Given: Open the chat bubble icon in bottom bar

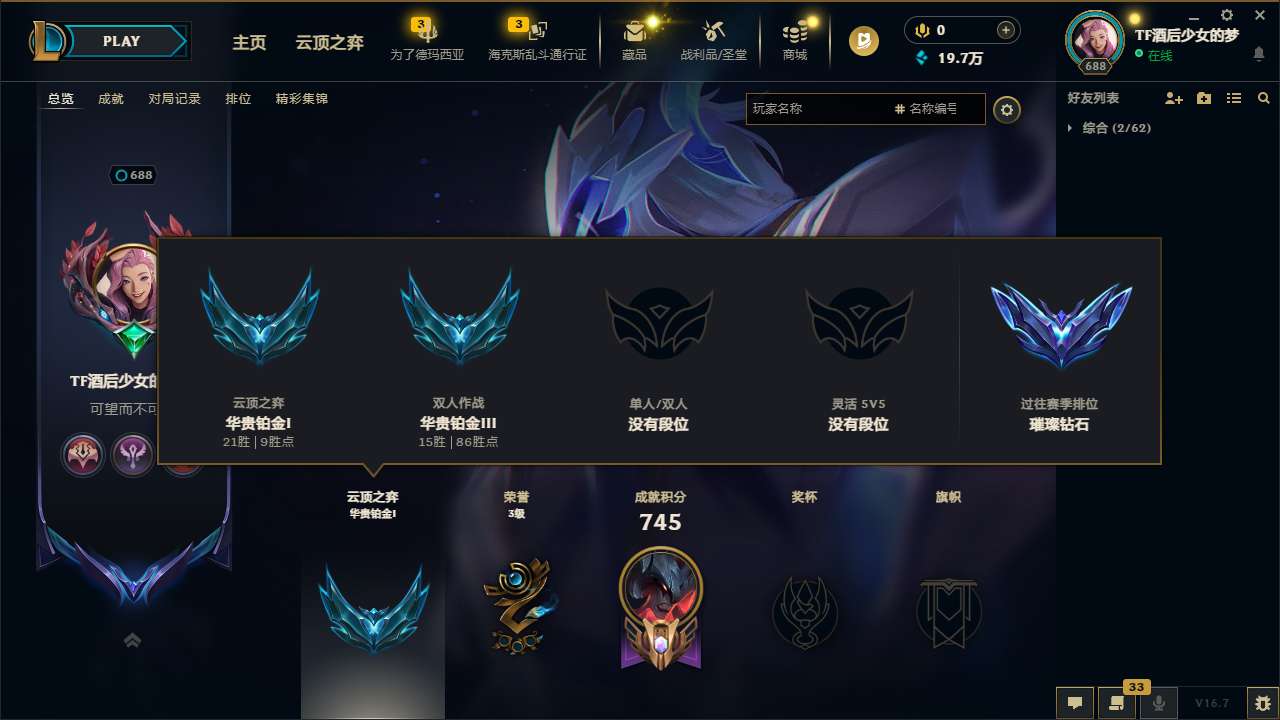Looking at the screenshot, I should tap(1076, 703).
